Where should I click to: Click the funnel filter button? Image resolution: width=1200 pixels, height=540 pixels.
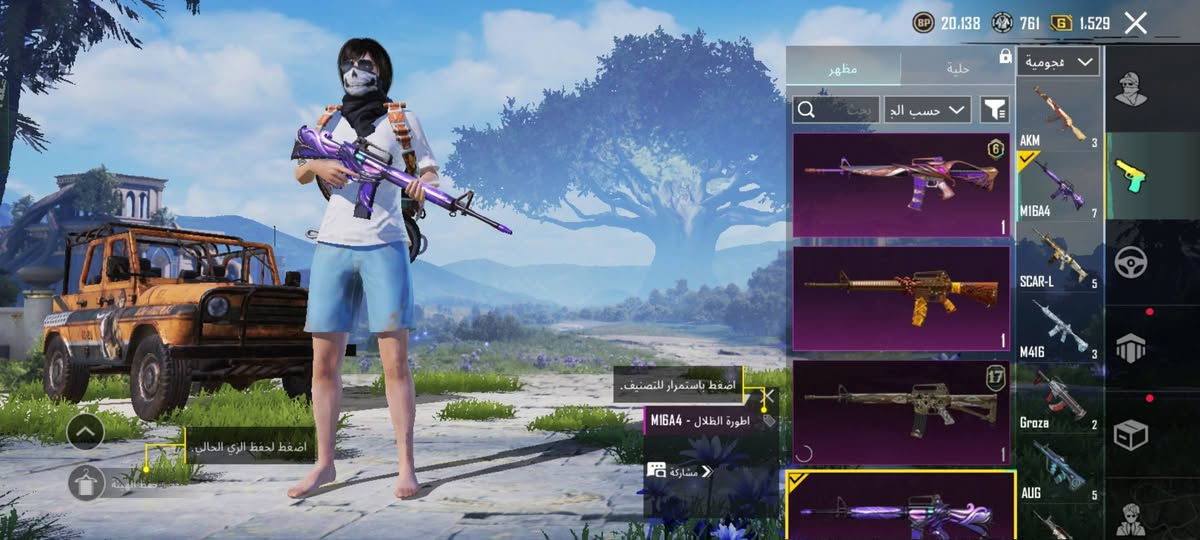coord(994,109)
